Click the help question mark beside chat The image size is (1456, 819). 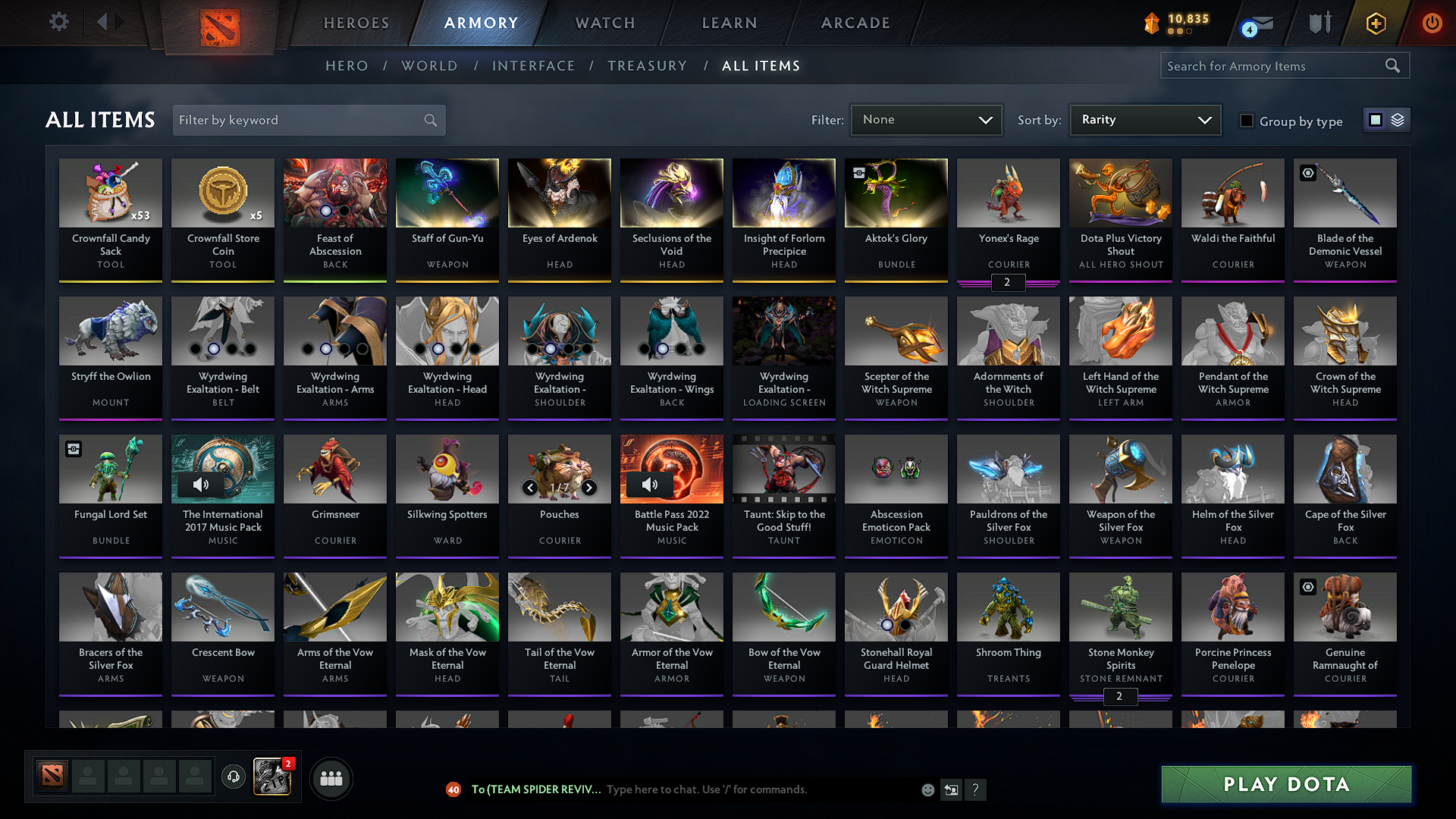[976, 789]
